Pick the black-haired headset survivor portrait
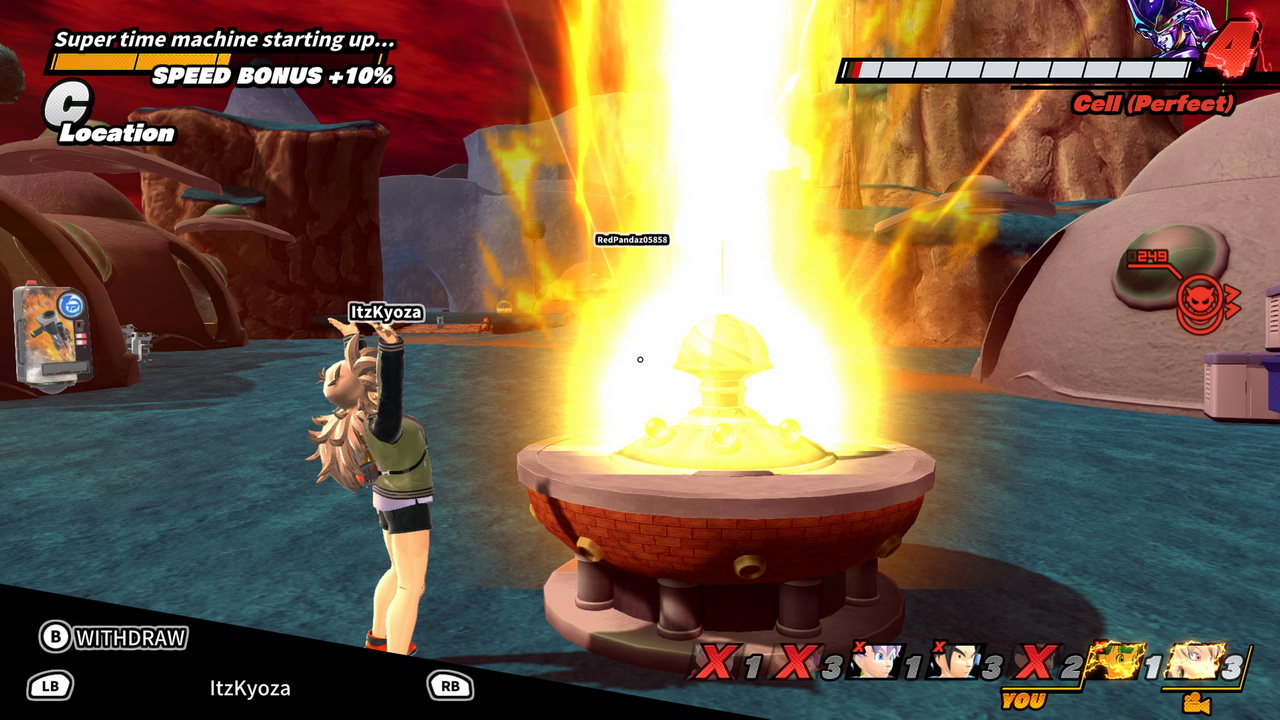The image size is (1280, 720). pyautogui.click(x=955, y=661)
